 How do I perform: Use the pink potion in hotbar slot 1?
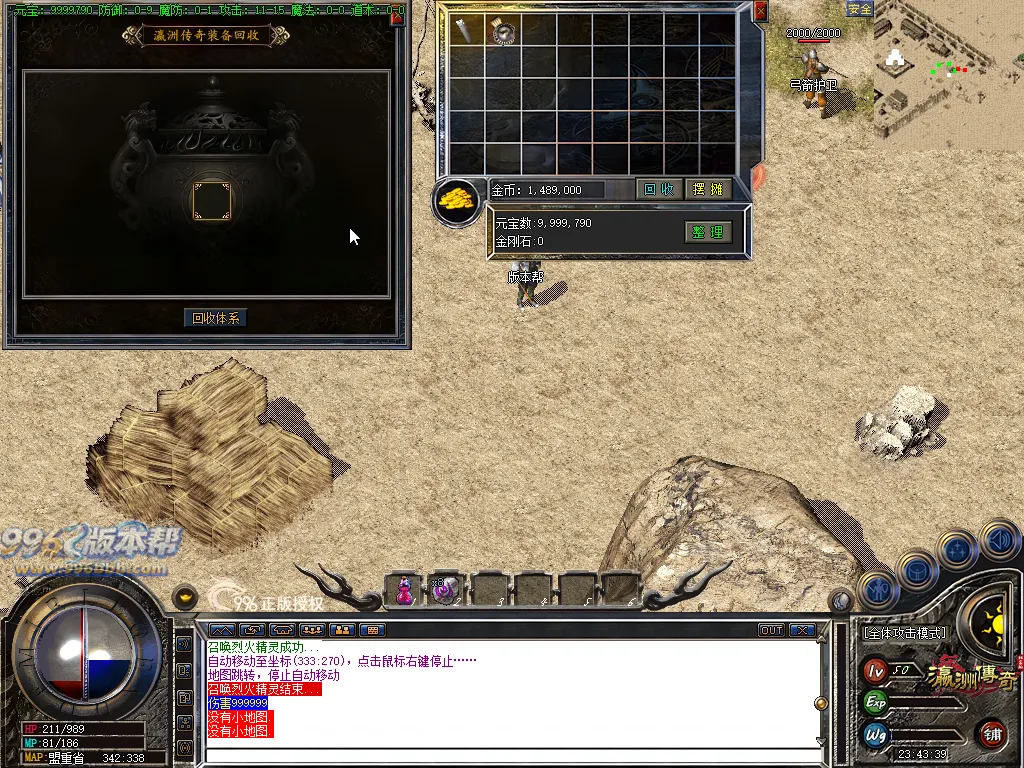(x=403, y=590)
